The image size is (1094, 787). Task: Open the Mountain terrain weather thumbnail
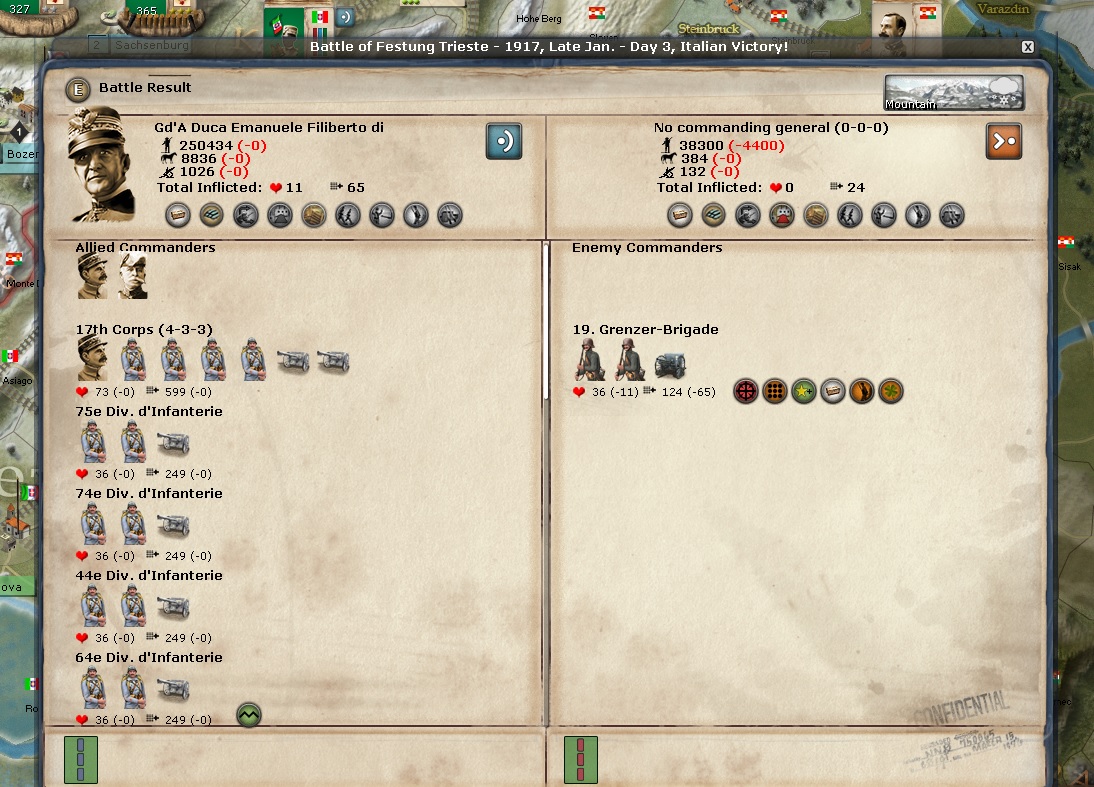[x=953, y=93]
